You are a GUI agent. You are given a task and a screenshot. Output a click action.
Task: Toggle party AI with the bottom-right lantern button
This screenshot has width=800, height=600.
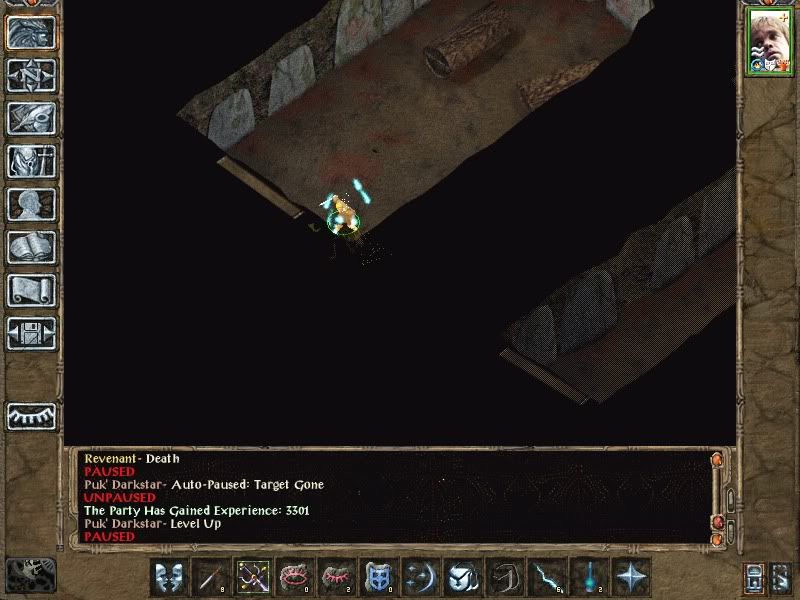[781, 577]
